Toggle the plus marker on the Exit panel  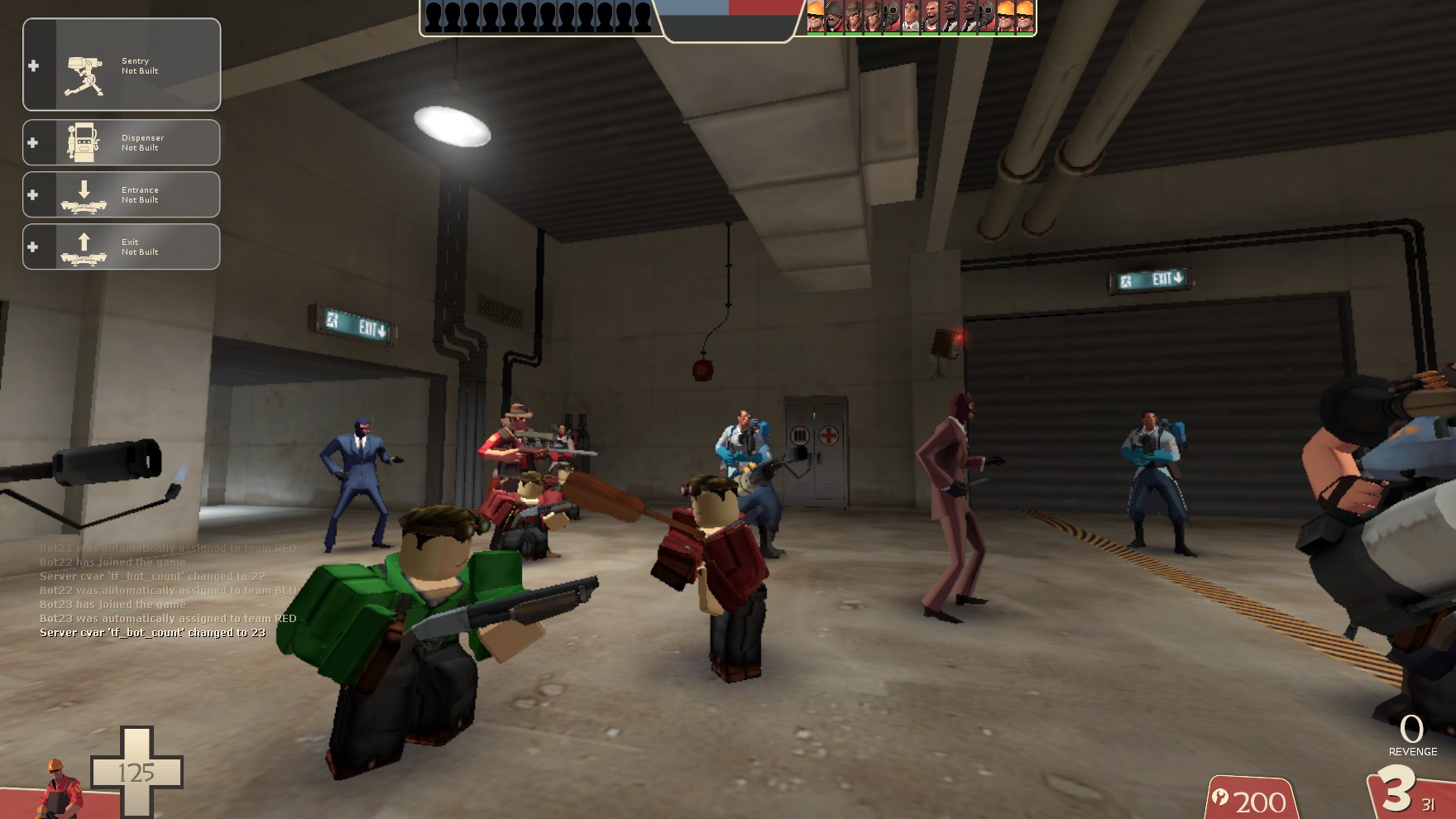(33, 246)
